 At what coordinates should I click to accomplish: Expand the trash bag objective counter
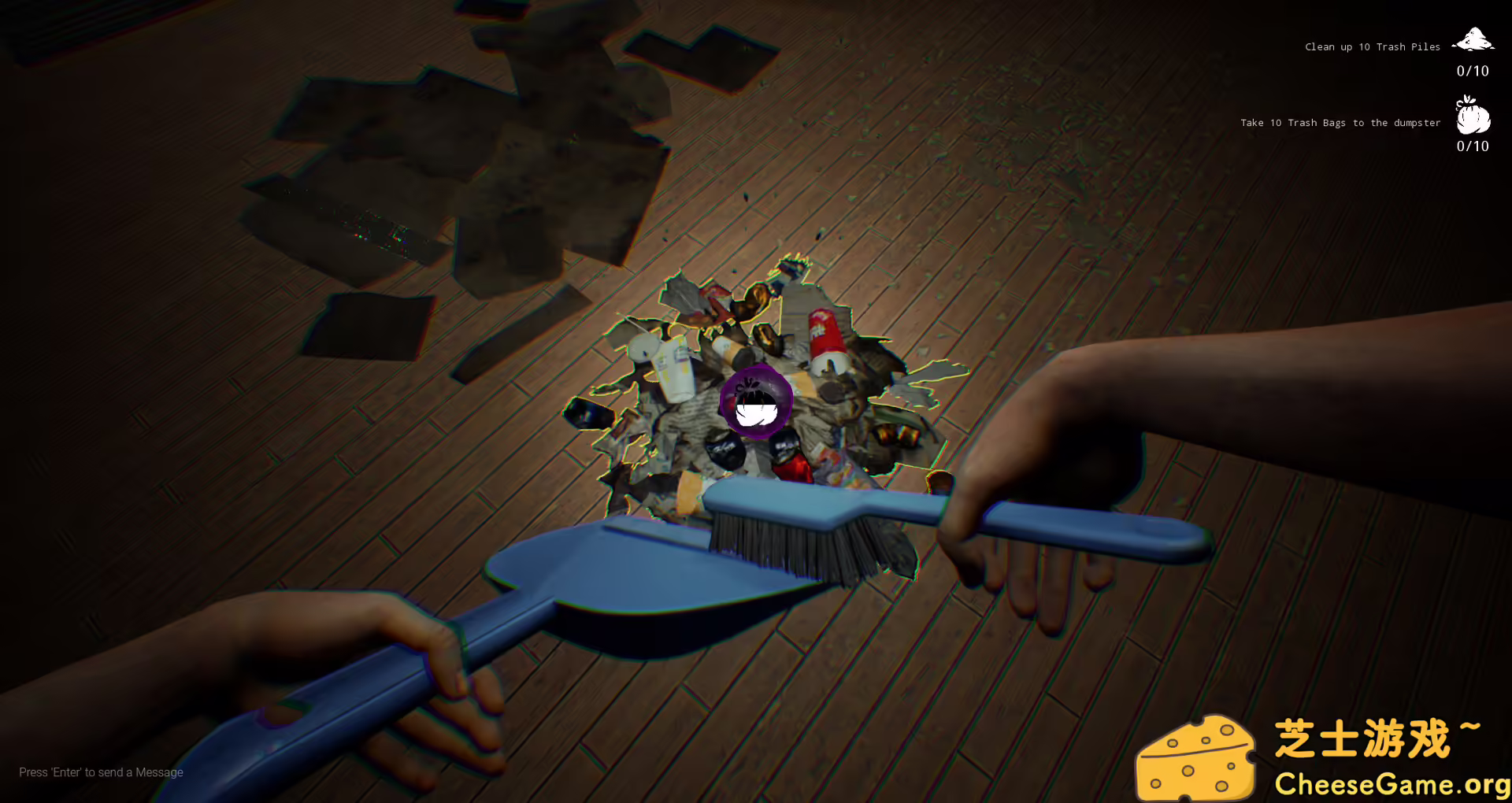coord(1473,146)
